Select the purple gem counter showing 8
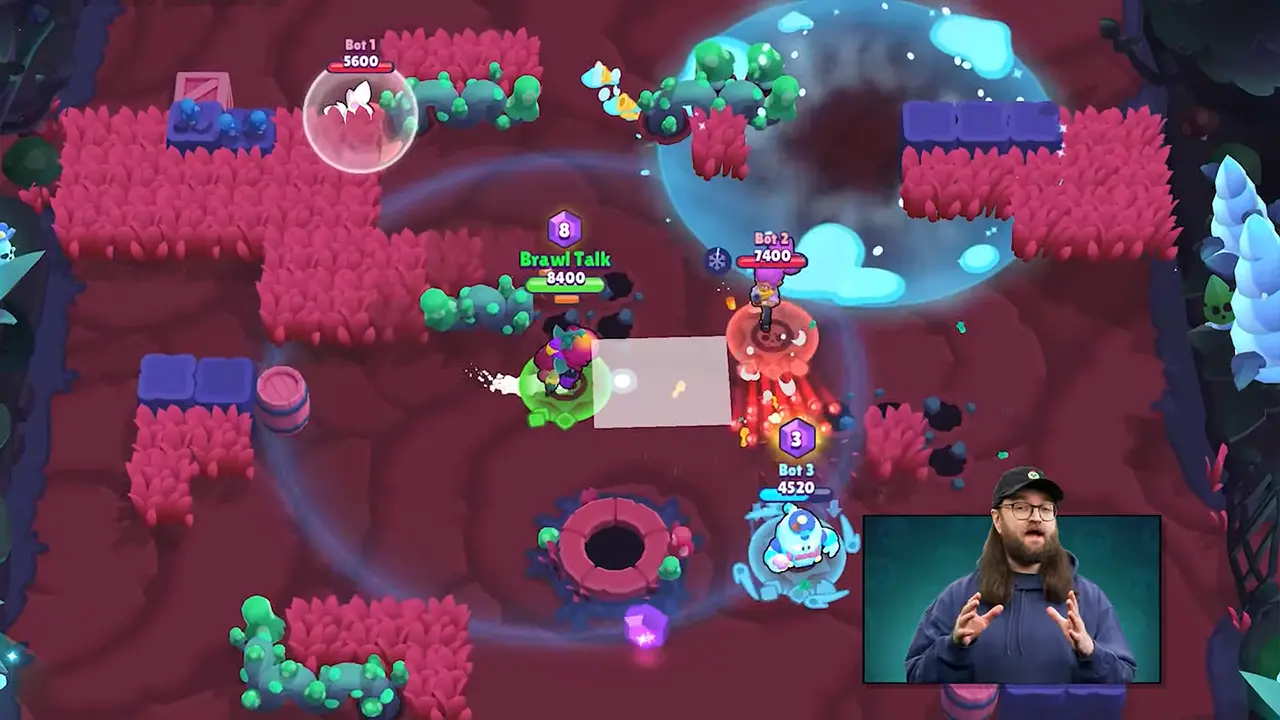This screenshot has width=1280, height=720. tap(565, 229)
